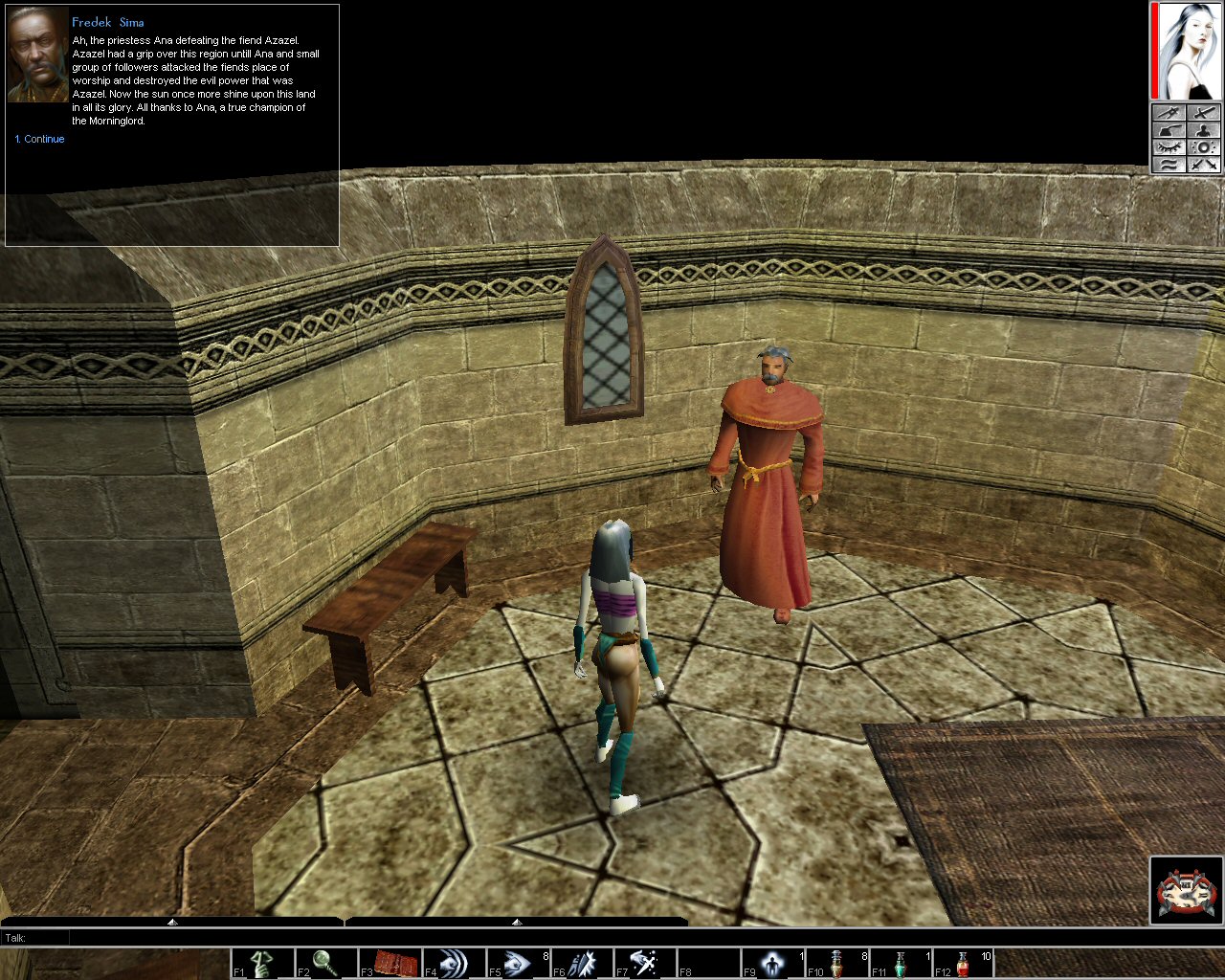Click the eyelash icon button under the portrait
This screenshot has height=980, width=1225.
point(1169,147)
